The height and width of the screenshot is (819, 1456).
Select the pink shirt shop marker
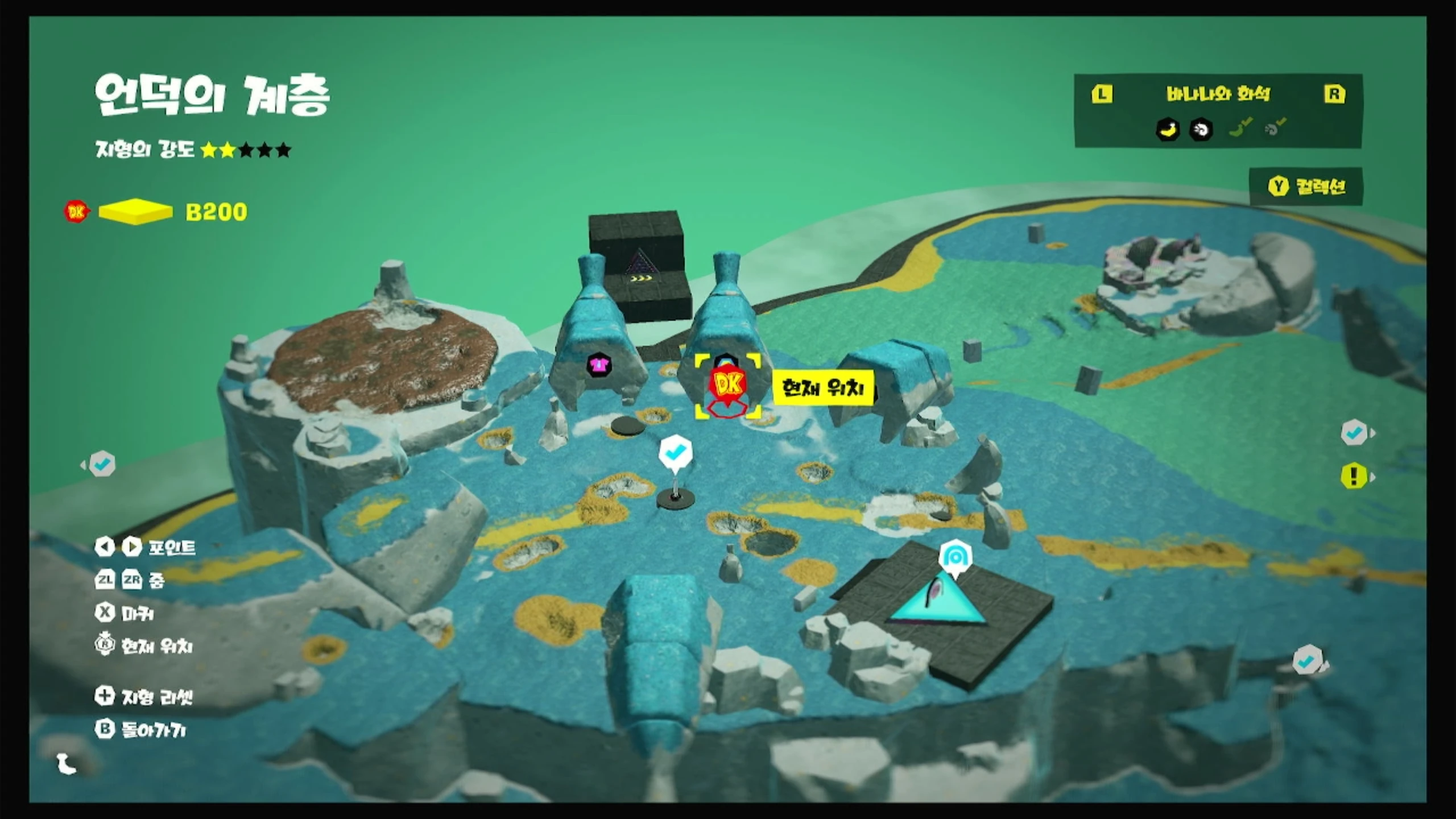click(x=598, y=365)
